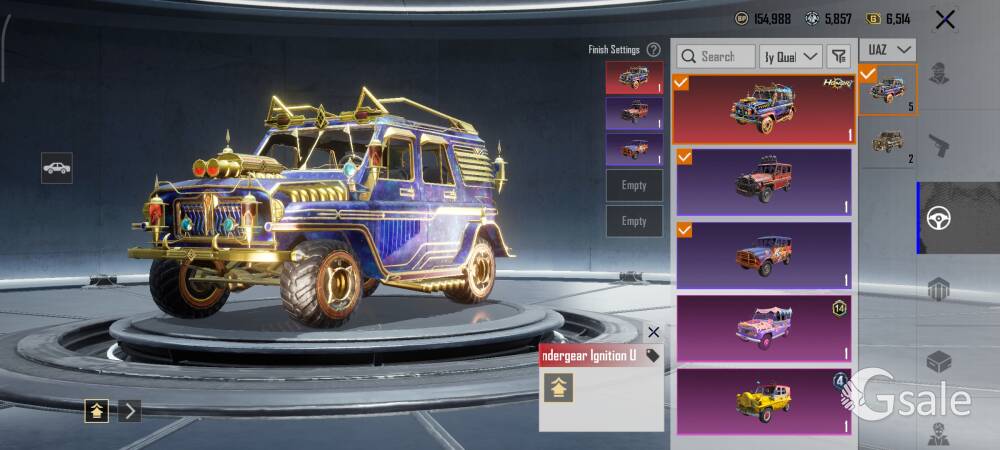Open the quality sort dropdown

(791, 57)
